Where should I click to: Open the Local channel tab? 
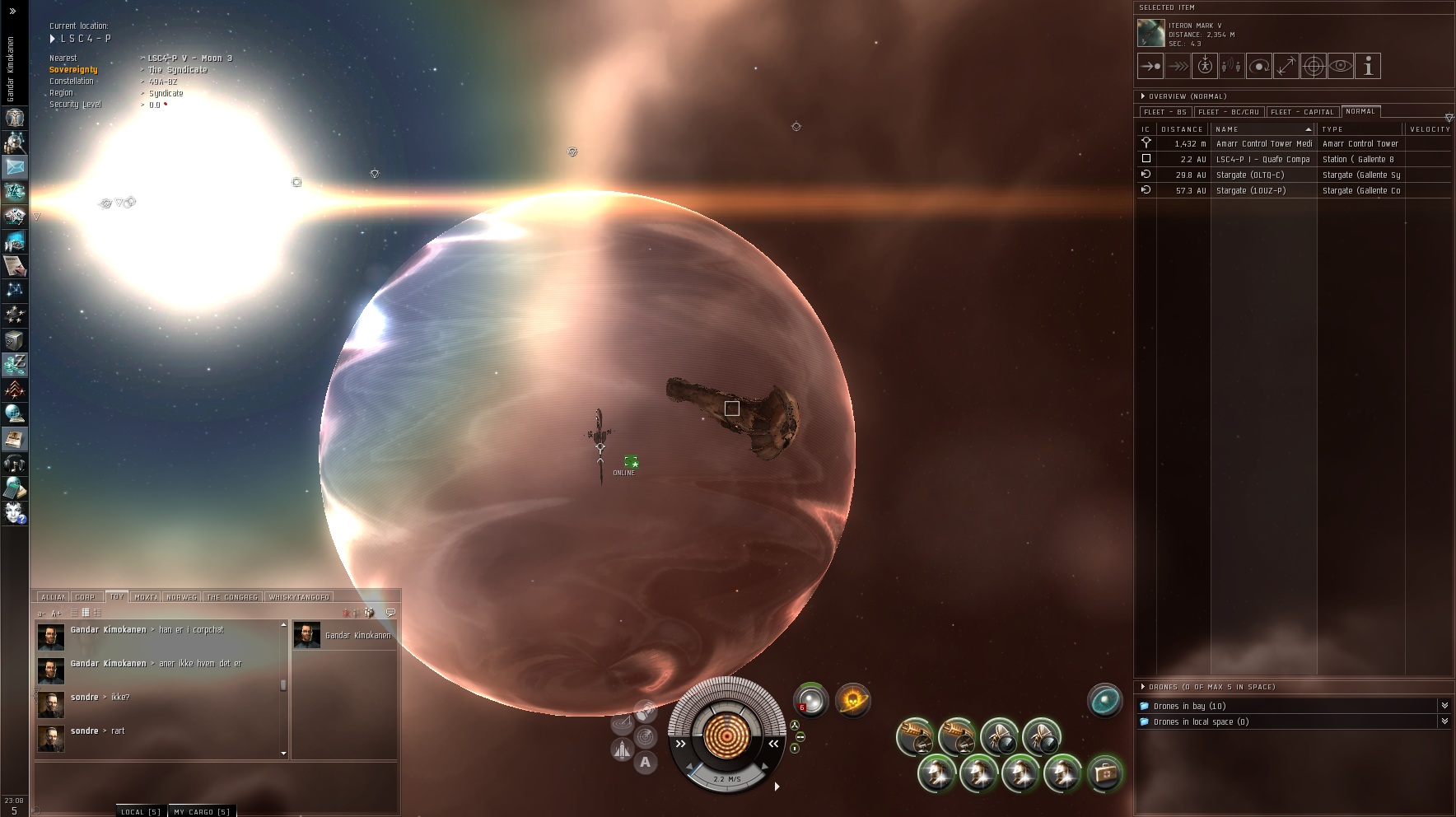(140, 811)
